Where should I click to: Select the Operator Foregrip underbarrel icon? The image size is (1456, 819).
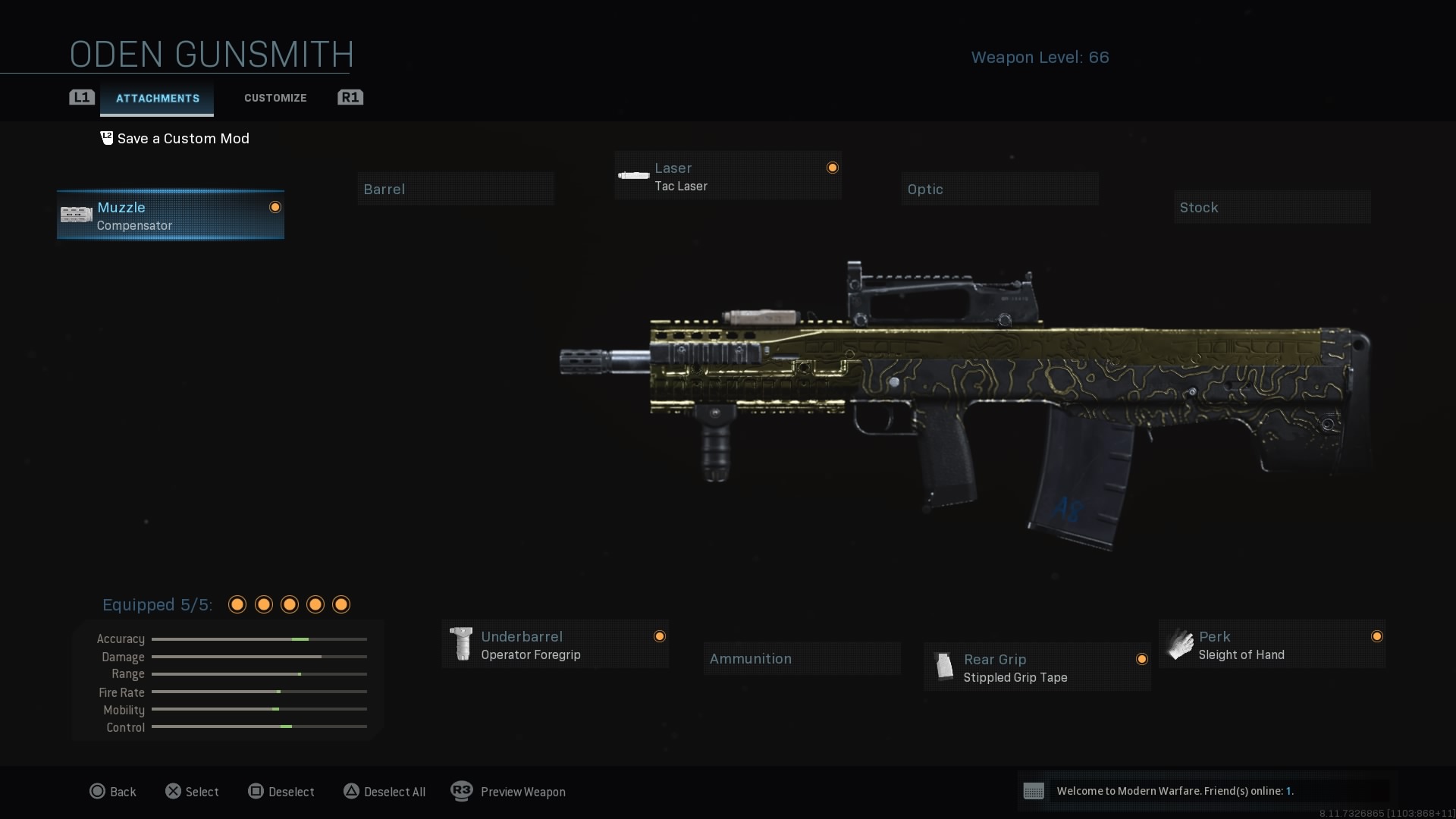pos(463,644)
